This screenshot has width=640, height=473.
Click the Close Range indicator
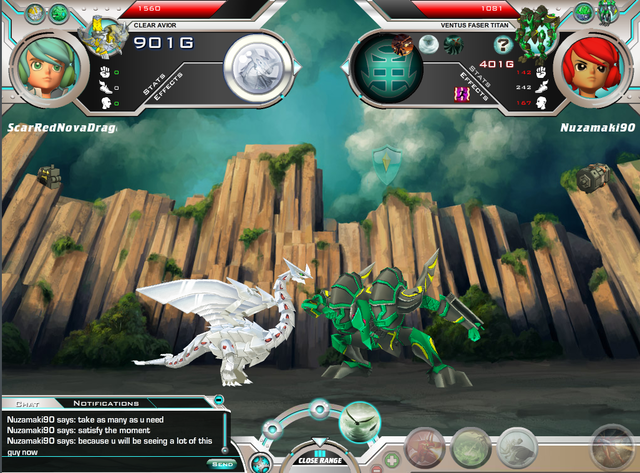click(320, 460)
